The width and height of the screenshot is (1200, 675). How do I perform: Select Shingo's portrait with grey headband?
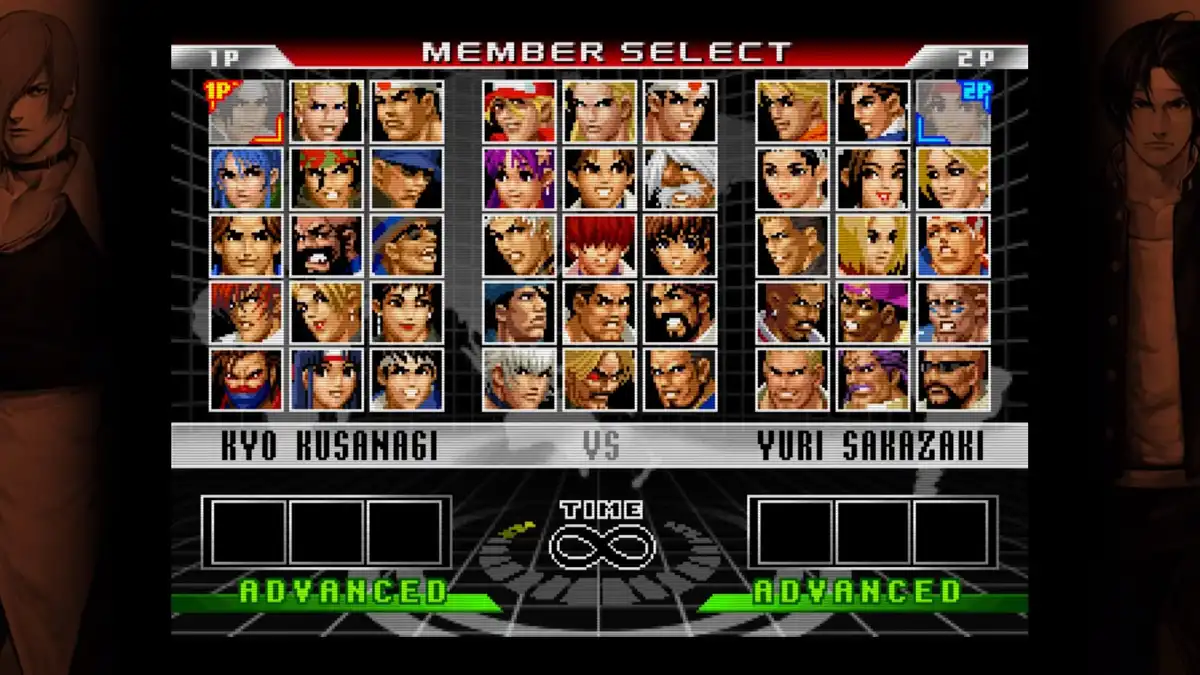407,379
